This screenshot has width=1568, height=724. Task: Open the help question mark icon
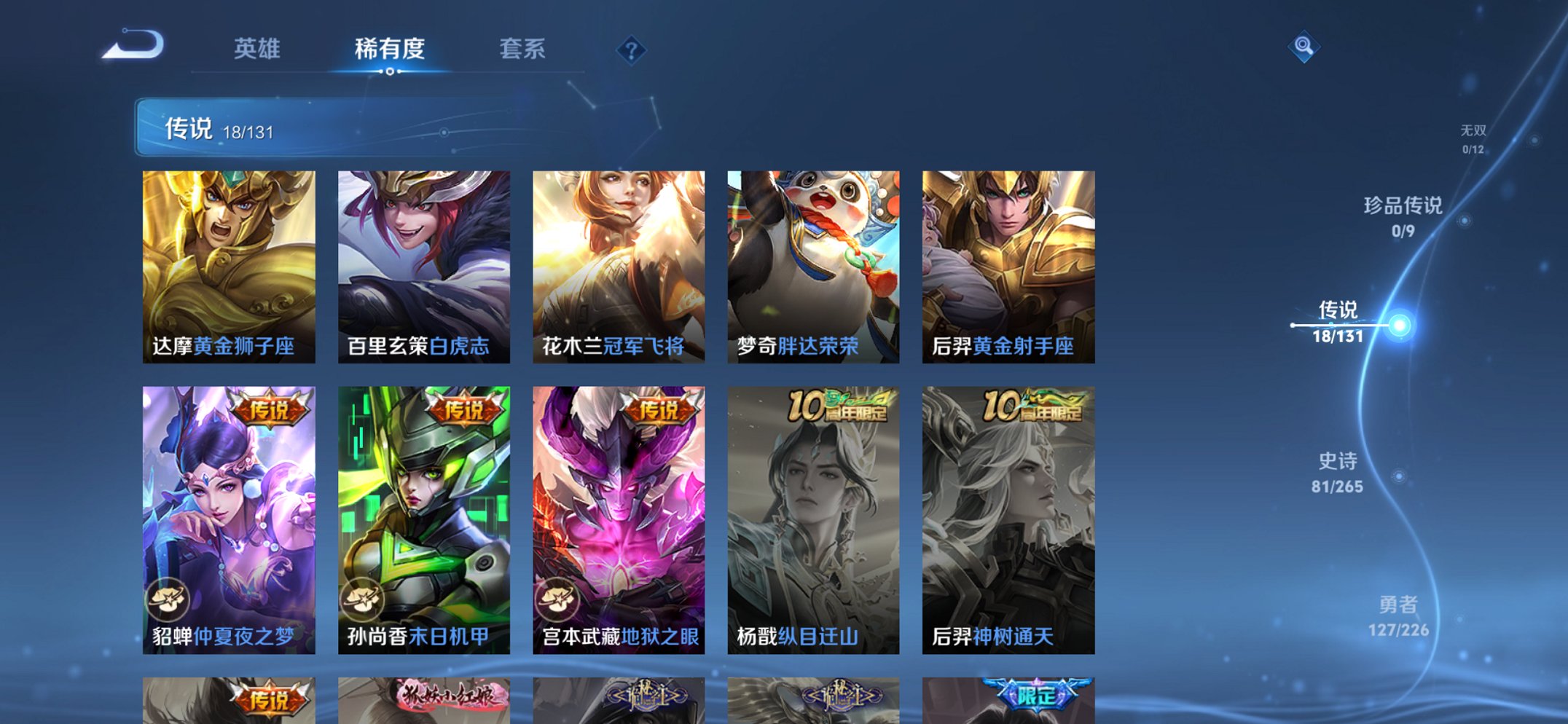pos(631,50)
